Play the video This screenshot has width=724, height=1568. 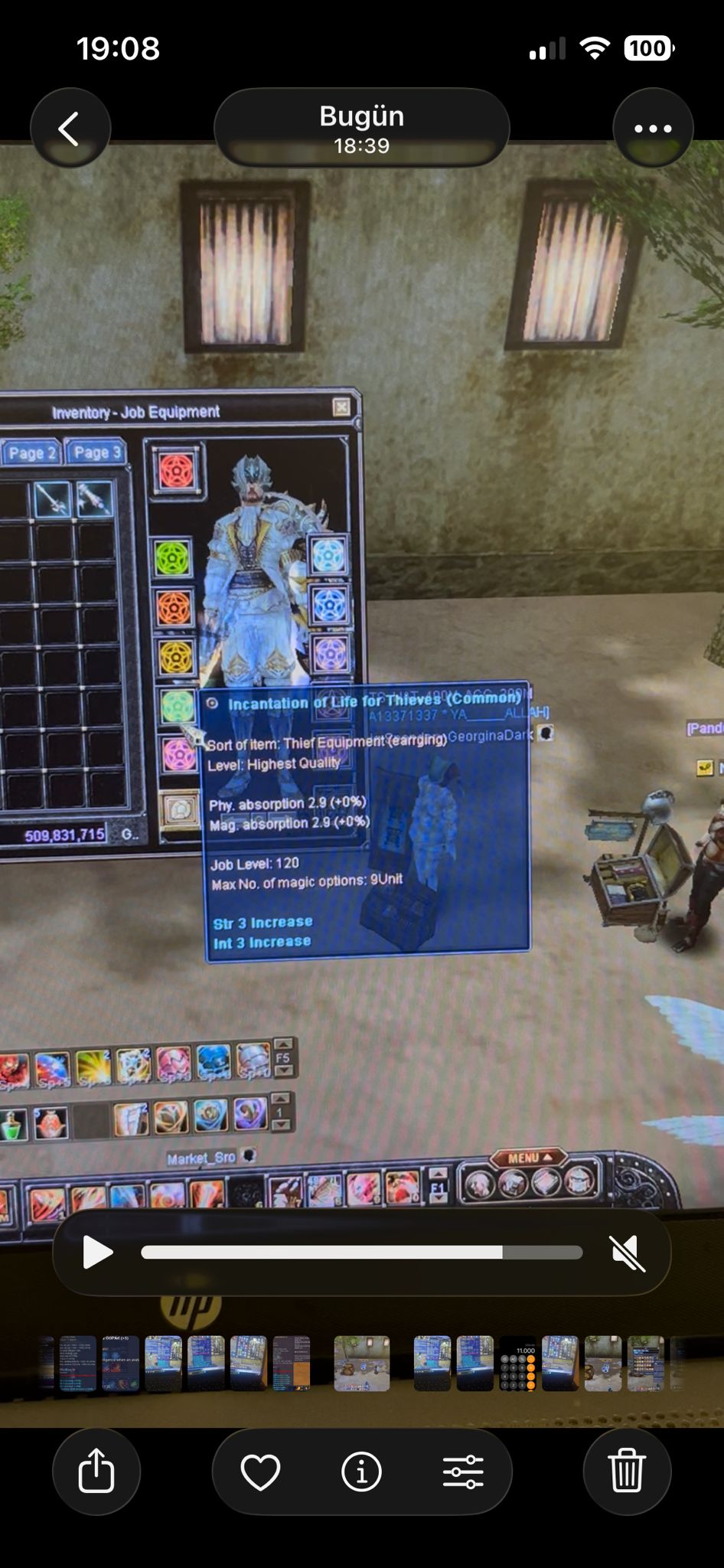pyautogui.click(x=97, y=1253)
